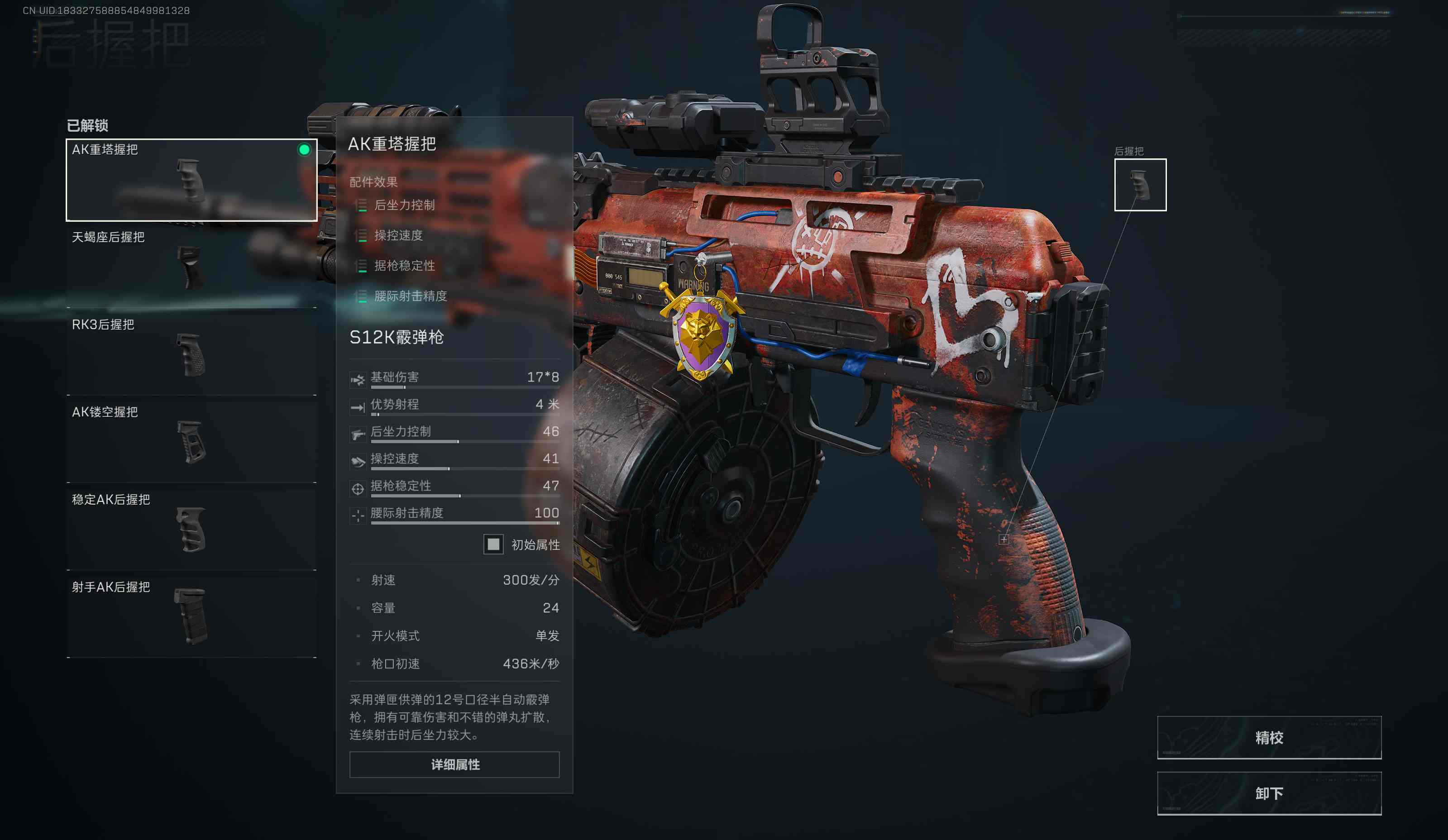Select the AK镂空握把 option
The height and width of the screenshot is (840, 1448).
point(191,442)
